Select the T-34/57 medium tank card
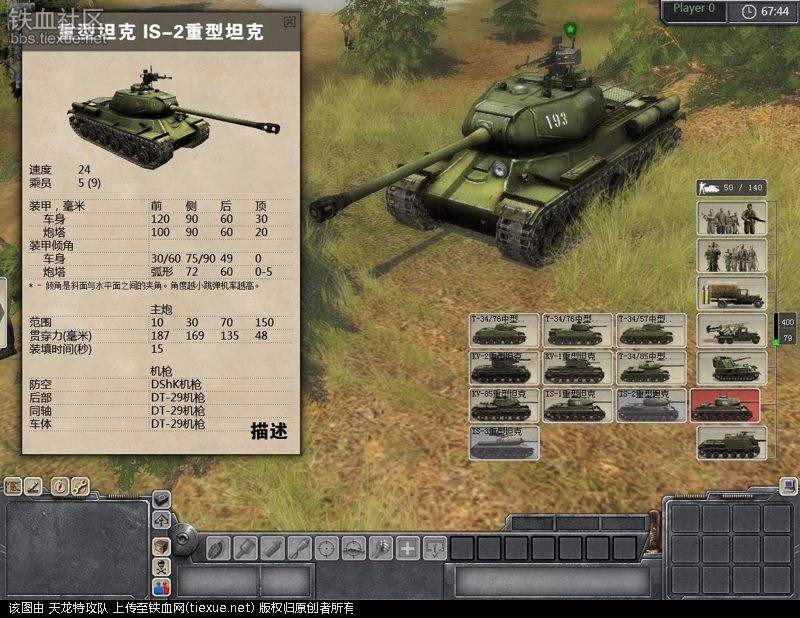This screenshot has height=618, width=800. pyautogui.click(x=652, y=331)
